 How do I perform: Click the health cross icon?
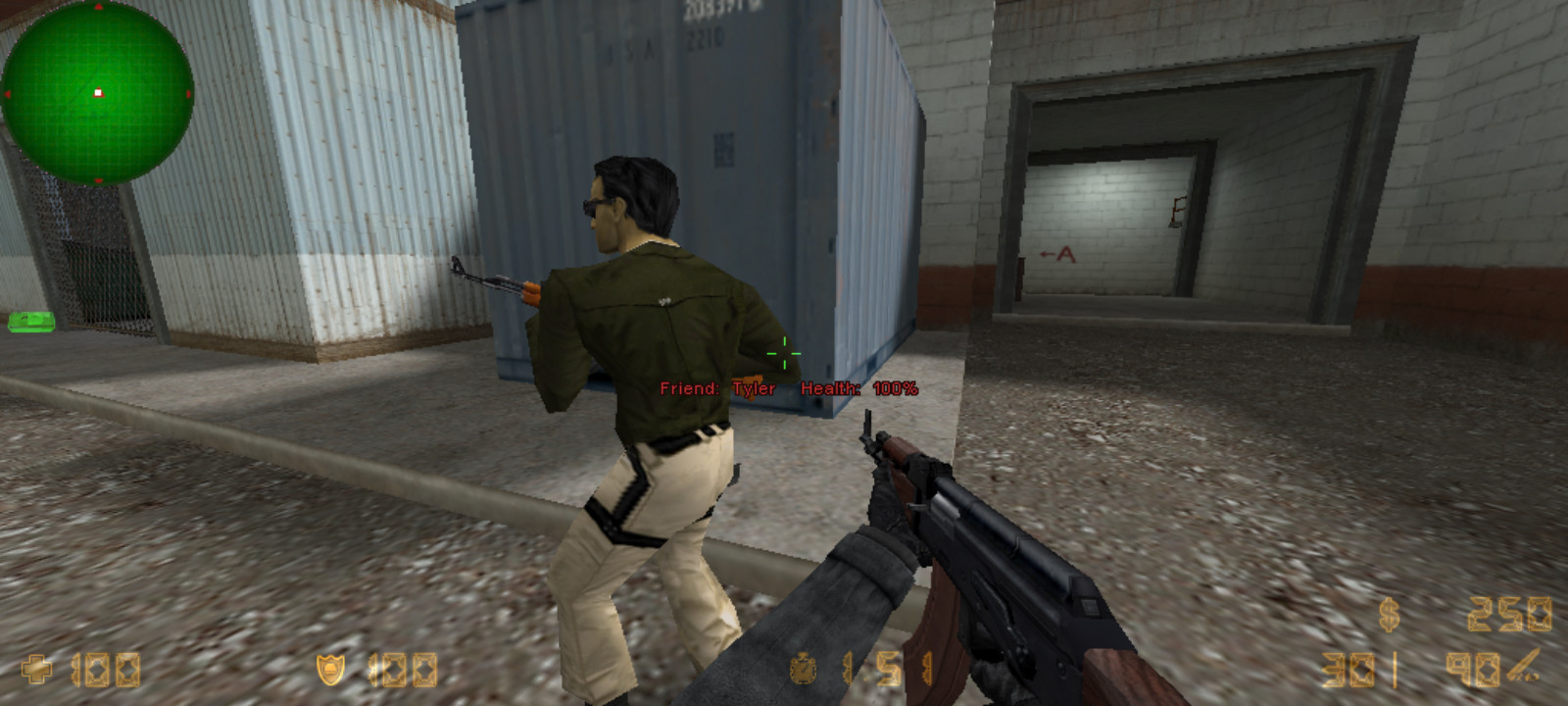36,669
